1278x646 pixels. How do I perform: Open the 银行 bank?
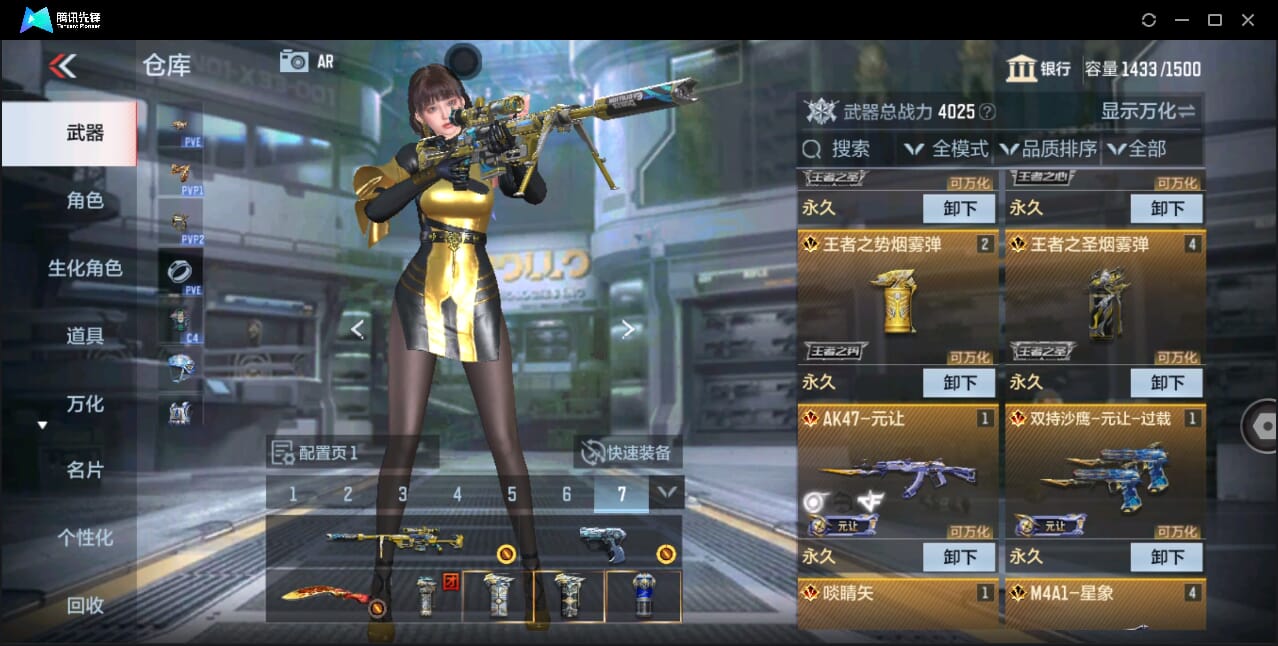(x=1039, y=69)
